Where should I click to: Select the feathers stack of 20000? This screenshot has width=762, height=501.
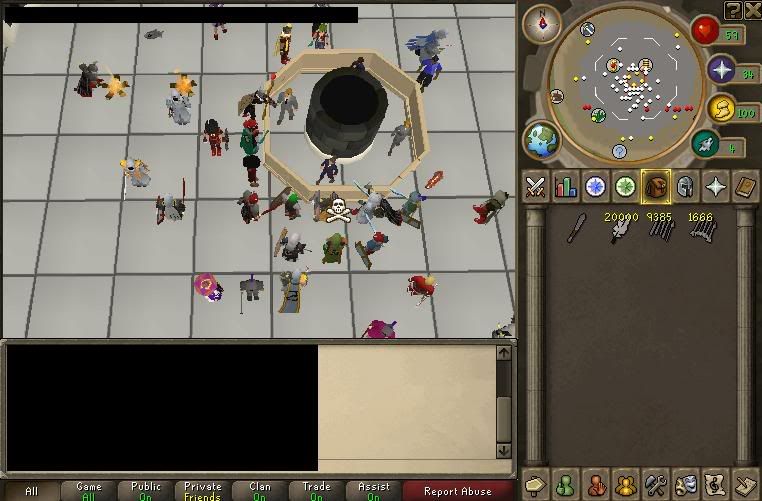tap(619, 230)
